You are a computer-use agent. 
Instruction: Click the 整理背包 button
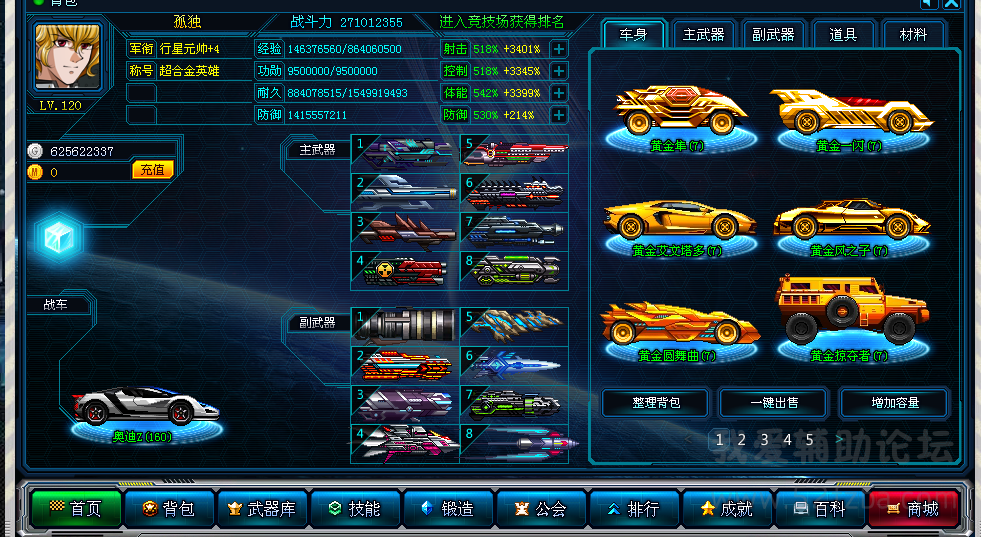[655, 403]
